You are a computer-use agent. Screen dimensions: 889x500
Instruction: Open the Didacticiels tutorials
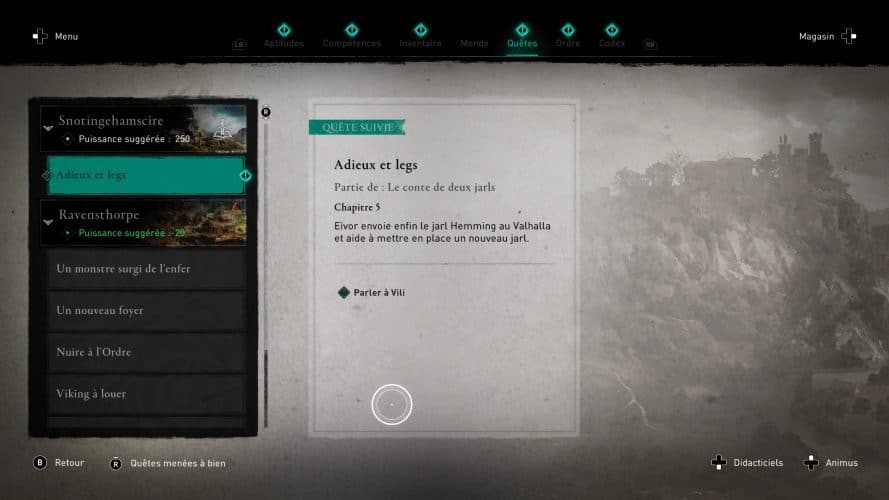pyautogui.click(x=748, y=463)
